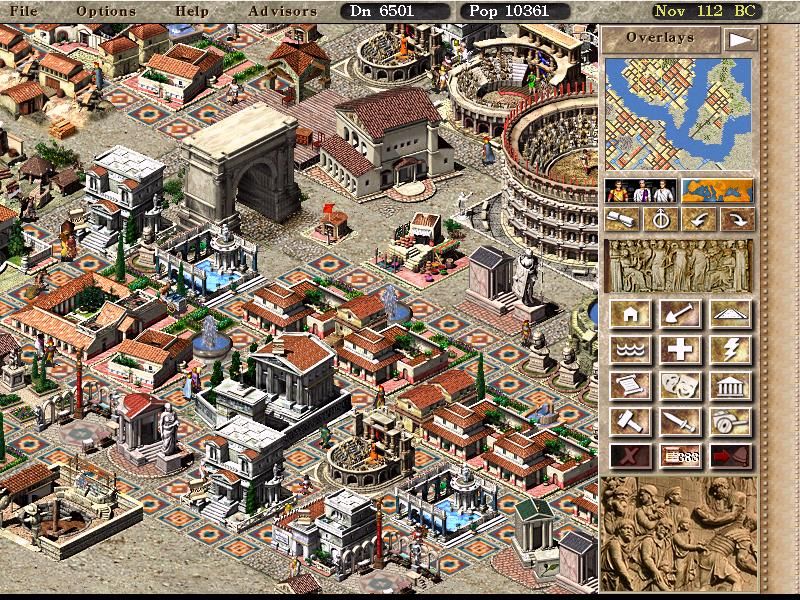
Task: Select the housing build button
Action: tap(631, 315)
